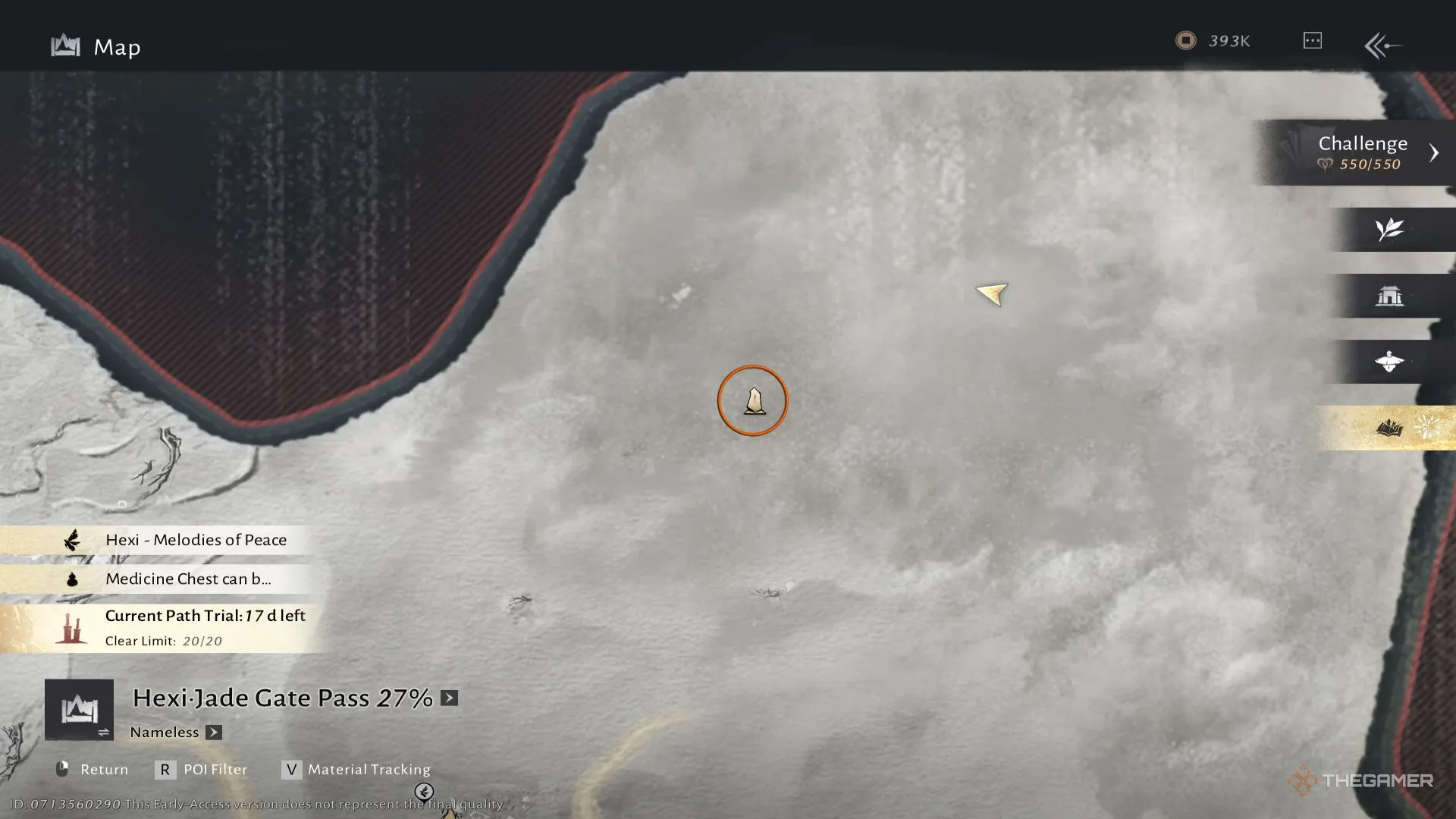
Task: Open the Challenge panel
Action: pos(1363,152)
